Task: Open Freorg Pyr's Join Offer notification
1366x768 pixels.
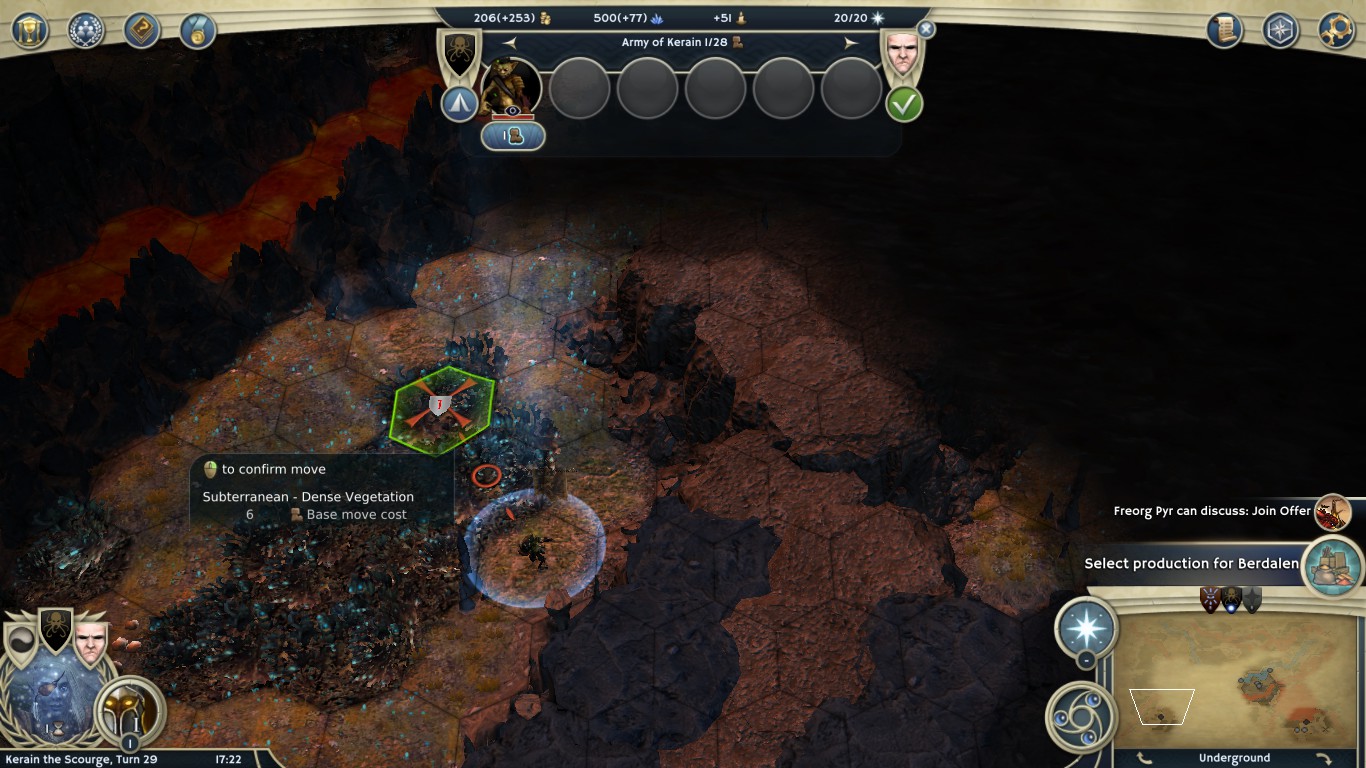Action: 1332,512
